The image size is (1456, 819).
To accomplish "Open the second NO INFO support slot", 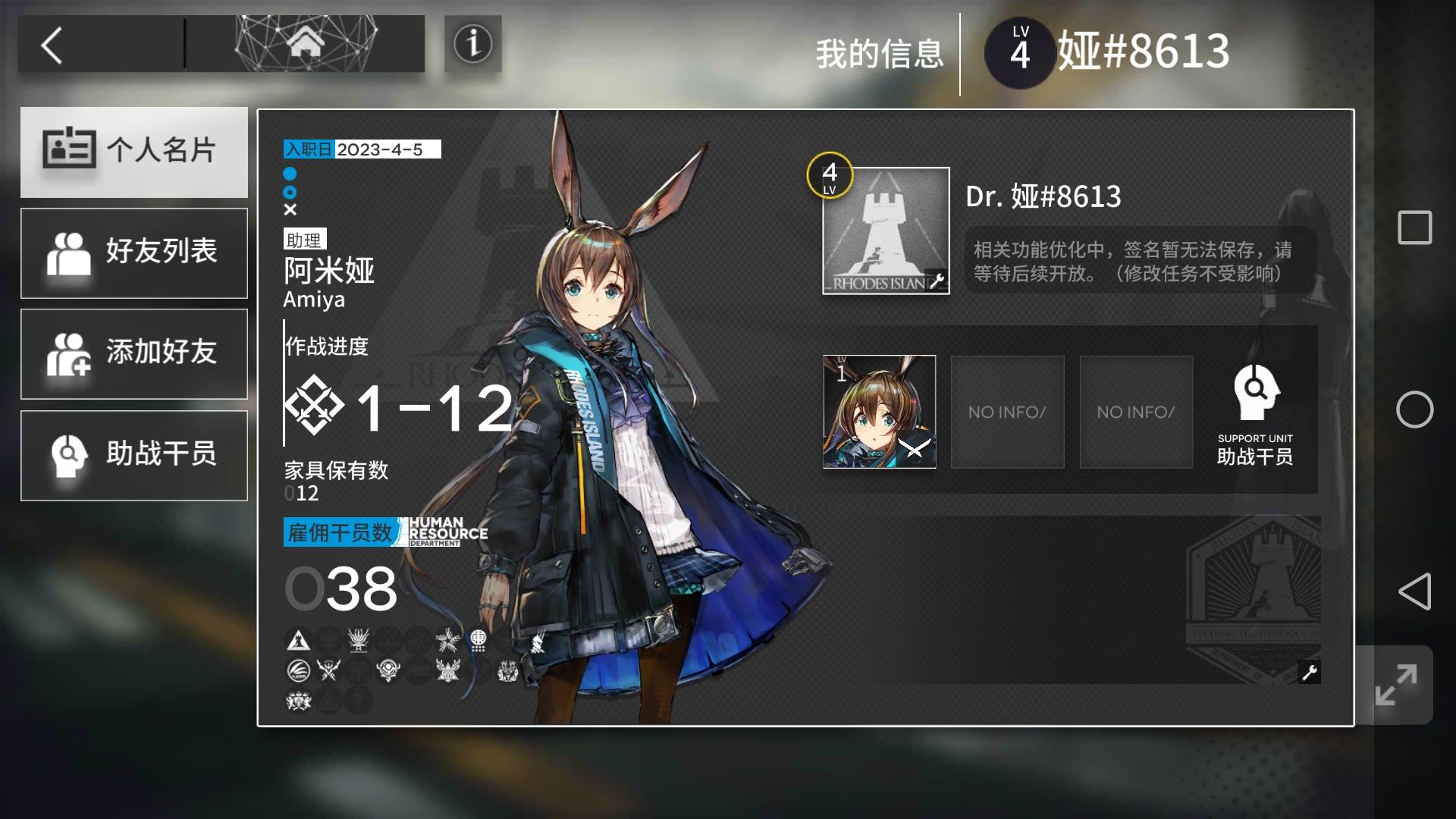I will pyautogui.click(x=1135, y=412).
